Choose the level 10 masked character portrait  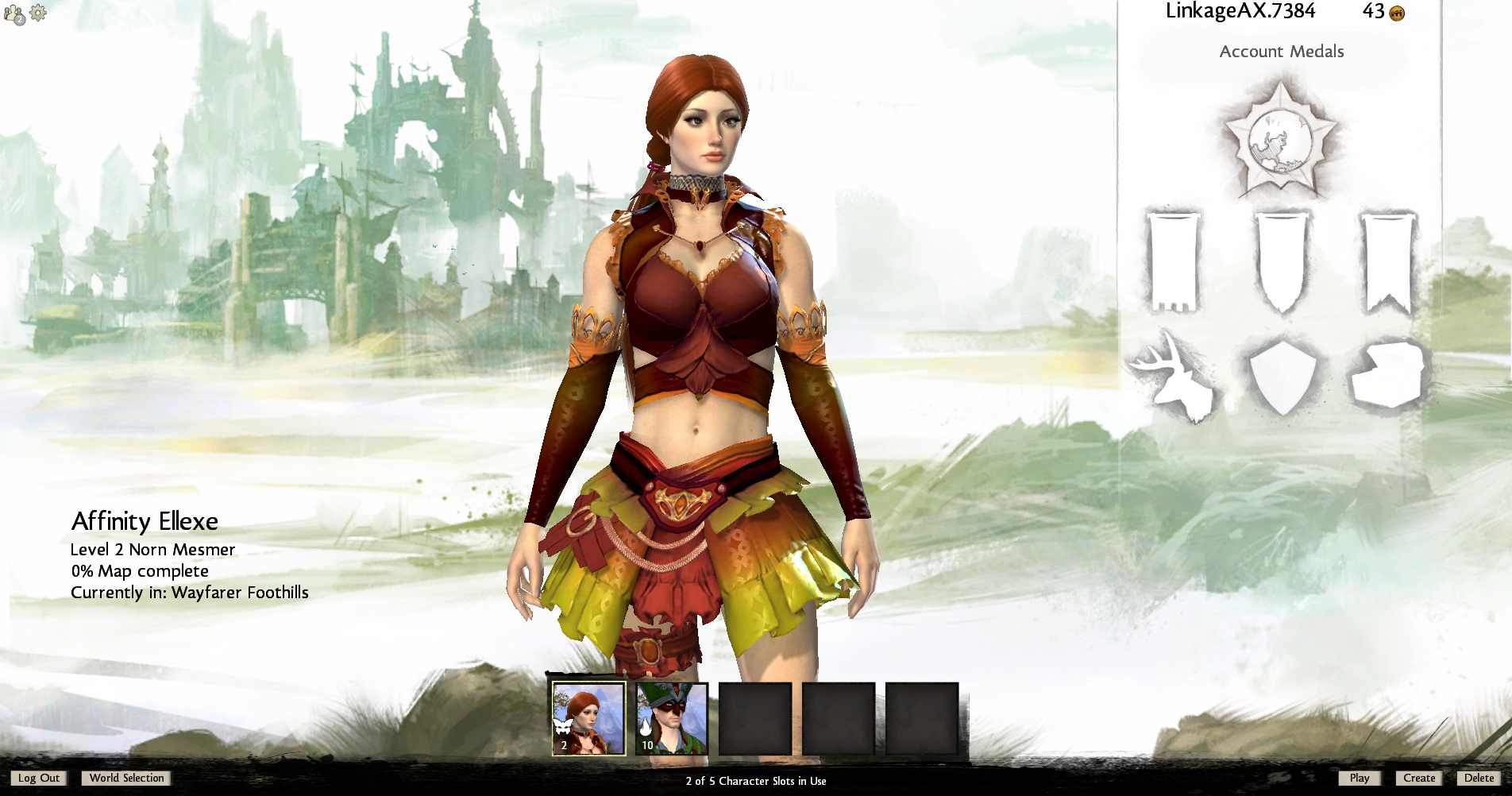(672, 718)
